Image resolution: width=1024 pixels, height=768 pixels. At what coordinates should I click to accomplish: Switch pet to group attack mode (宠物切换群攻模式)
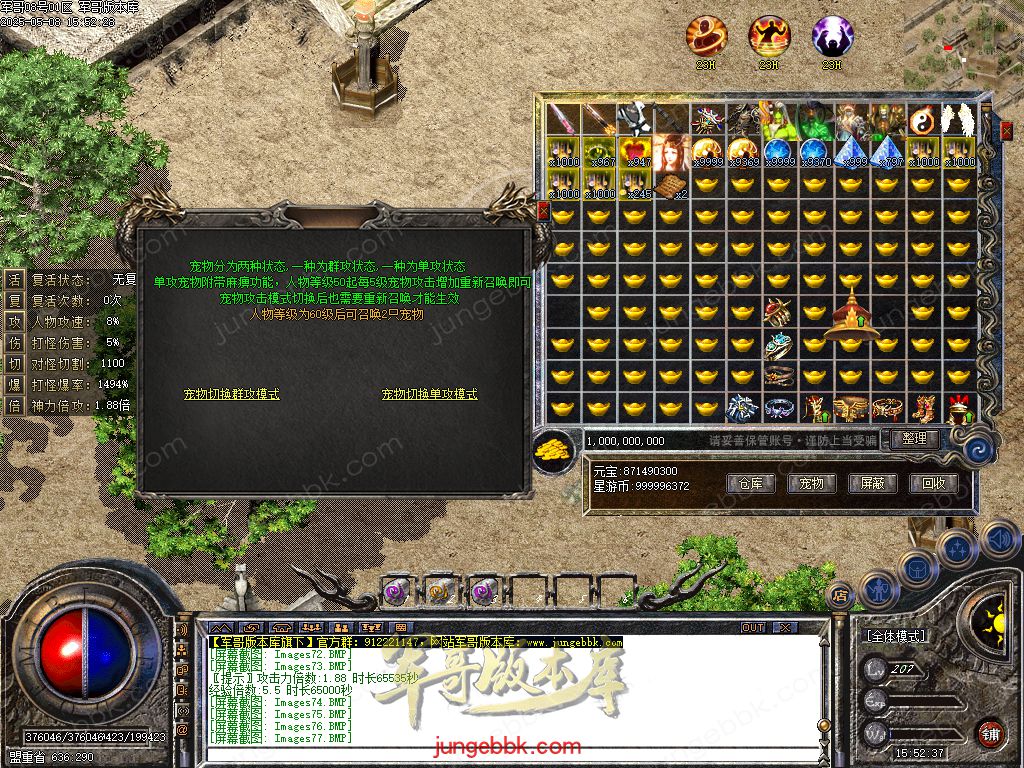[x=232, y=395]
